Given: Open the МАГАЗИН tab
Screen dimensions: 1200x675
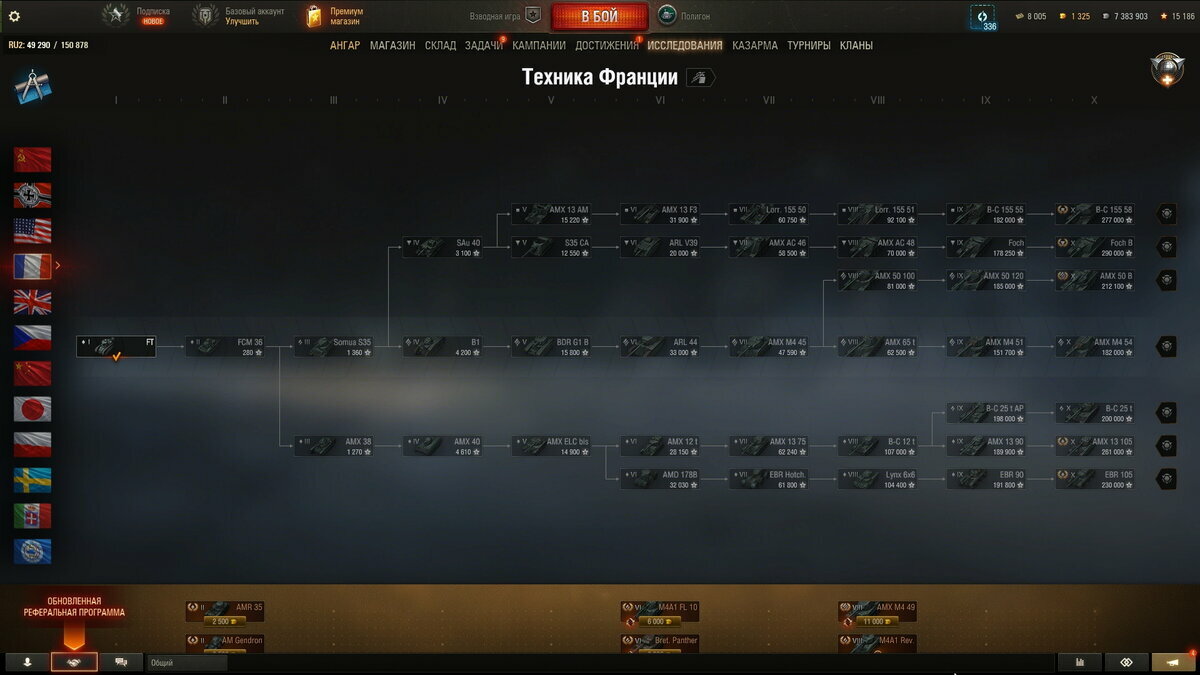Looking at the screenshot, I should (392, 45).
